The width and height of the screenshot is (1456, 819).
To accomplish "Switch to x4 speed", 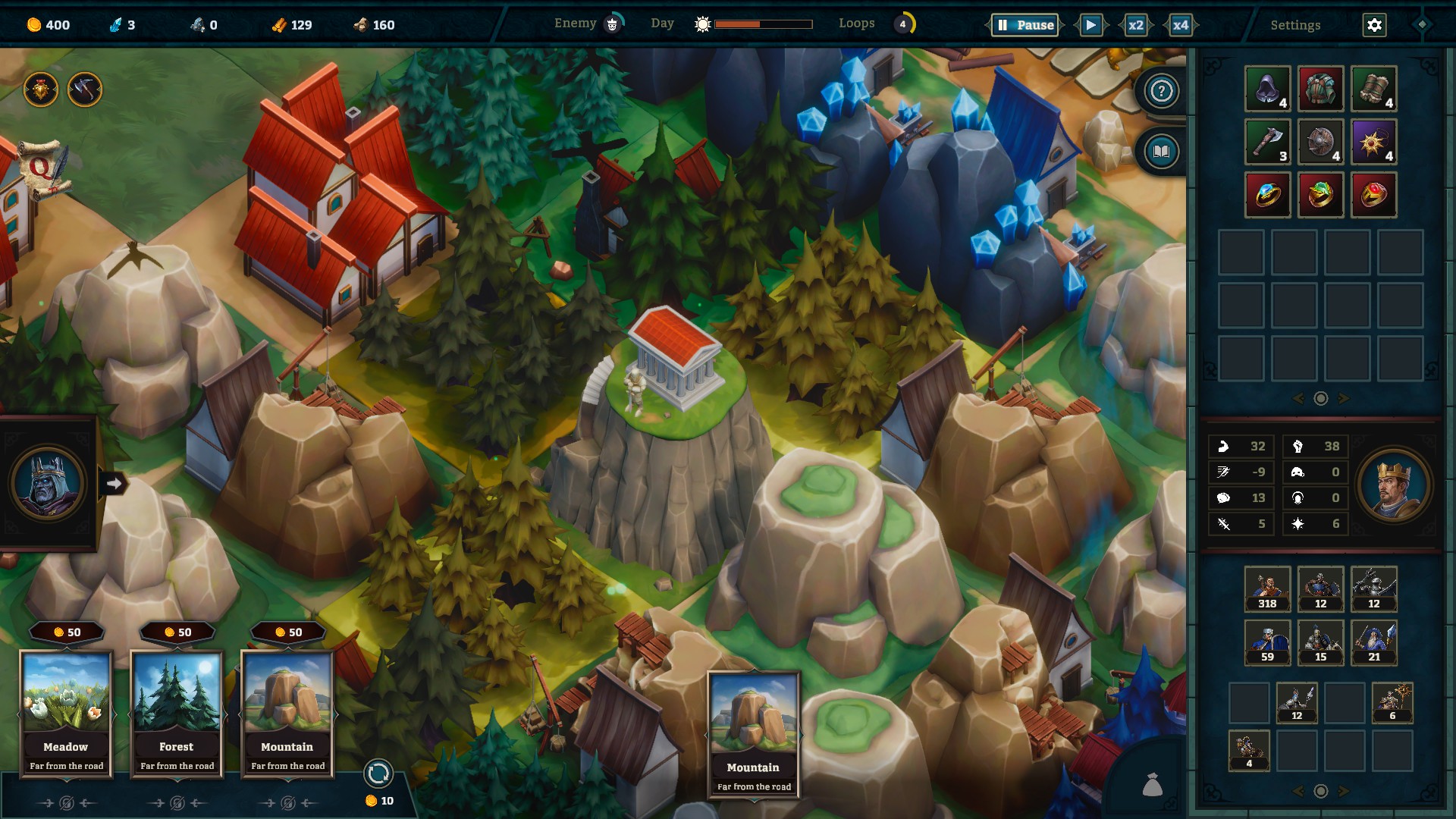I will (1180, 25).
